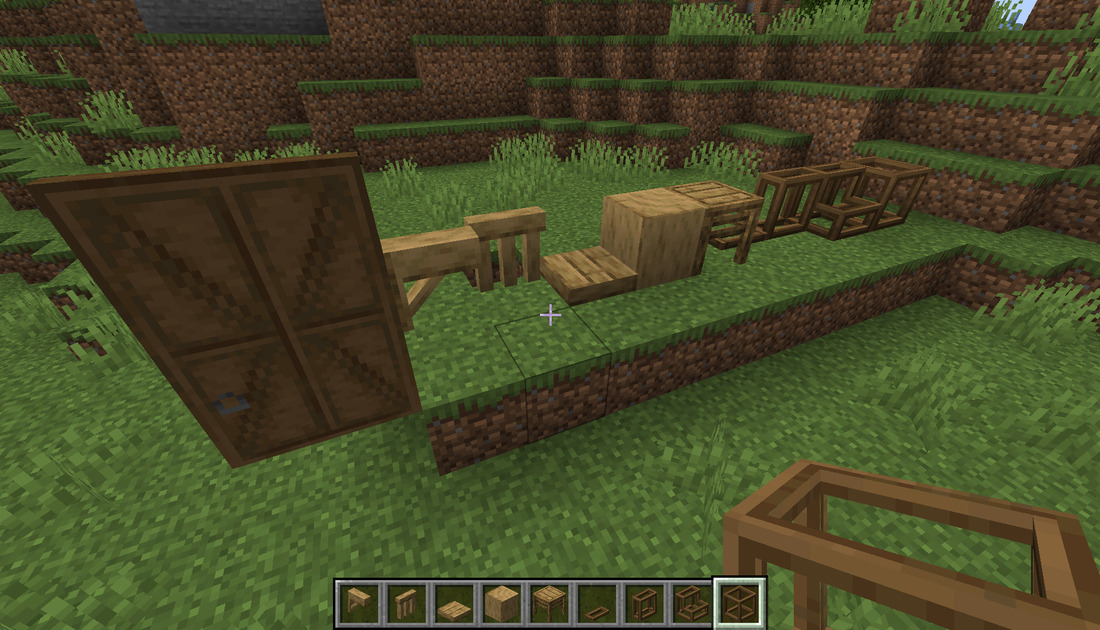Select the solid wooden block slot
Viewport: 1100px width, 630px height.
point(502,603)
